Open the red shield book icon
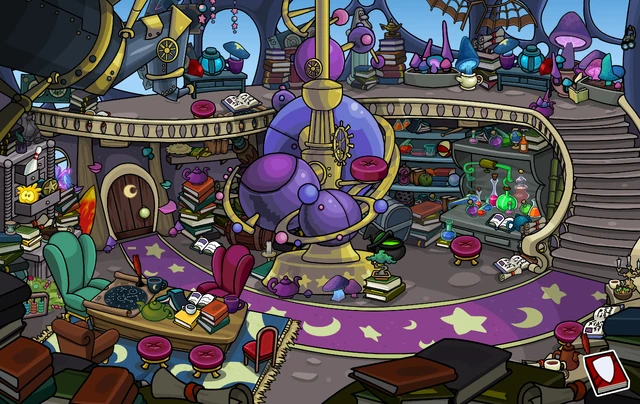 (606, 371)
